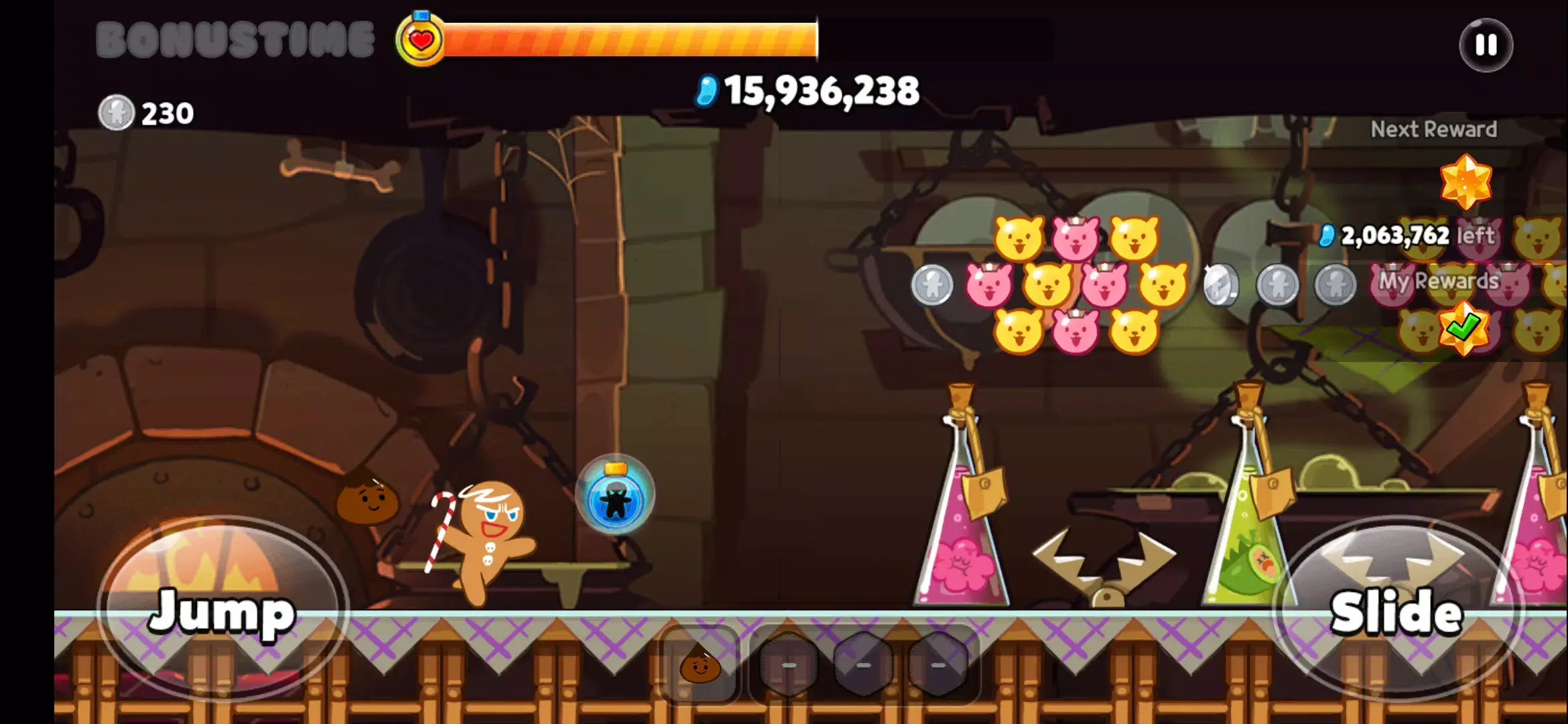
Task: Tap the silver coin left of the jellies
Action: coord(931,286)
